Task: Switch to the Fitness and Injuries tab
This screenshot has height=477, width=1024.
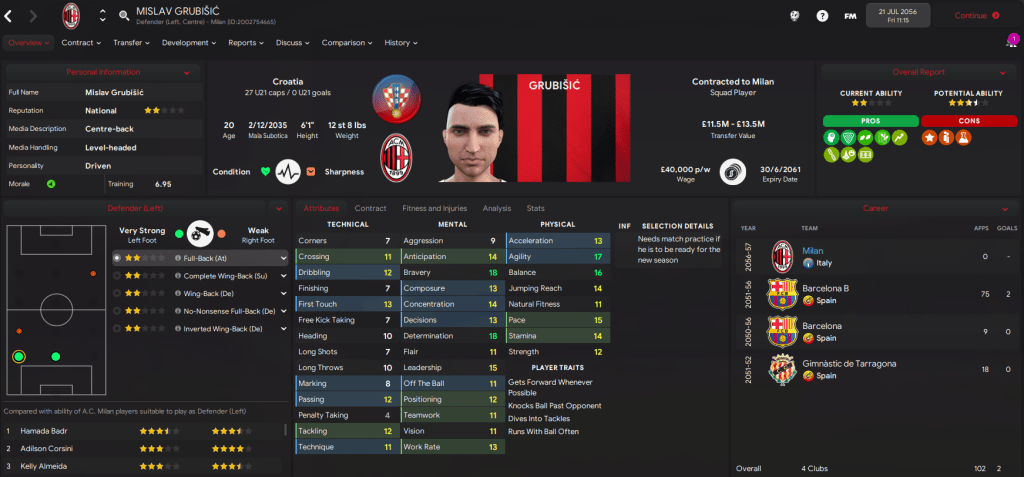Action: tap(434, 208)
